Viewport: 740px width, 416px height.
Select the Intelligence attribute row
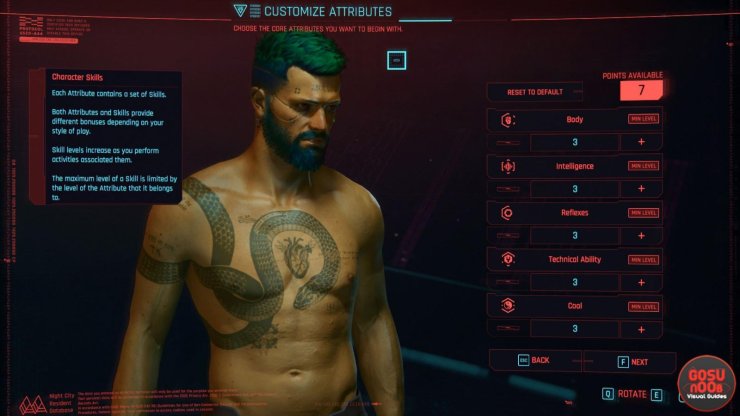pos(574,166)
